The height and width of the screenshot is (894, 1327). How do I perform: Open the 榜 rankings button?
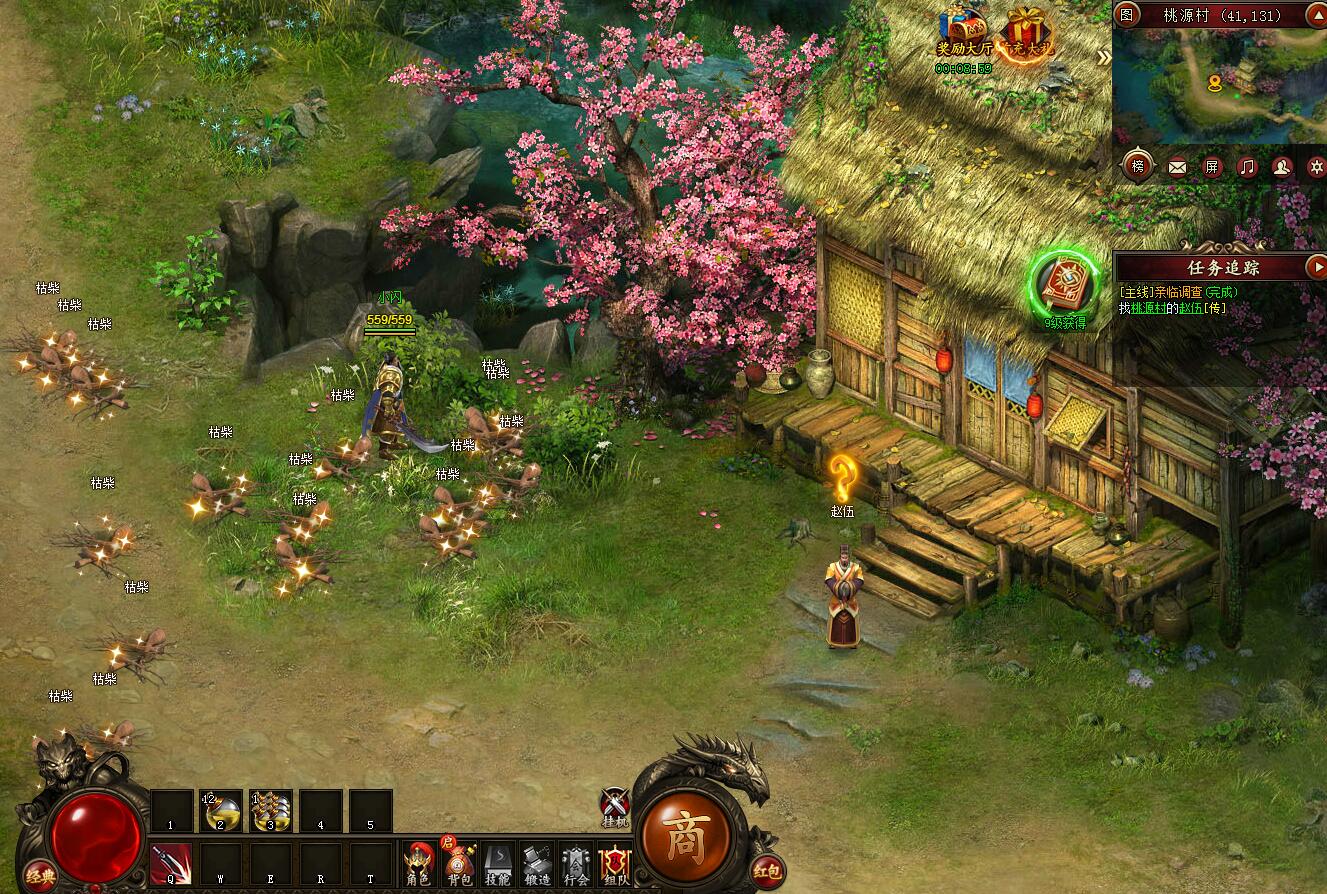tap(1138, 166)
